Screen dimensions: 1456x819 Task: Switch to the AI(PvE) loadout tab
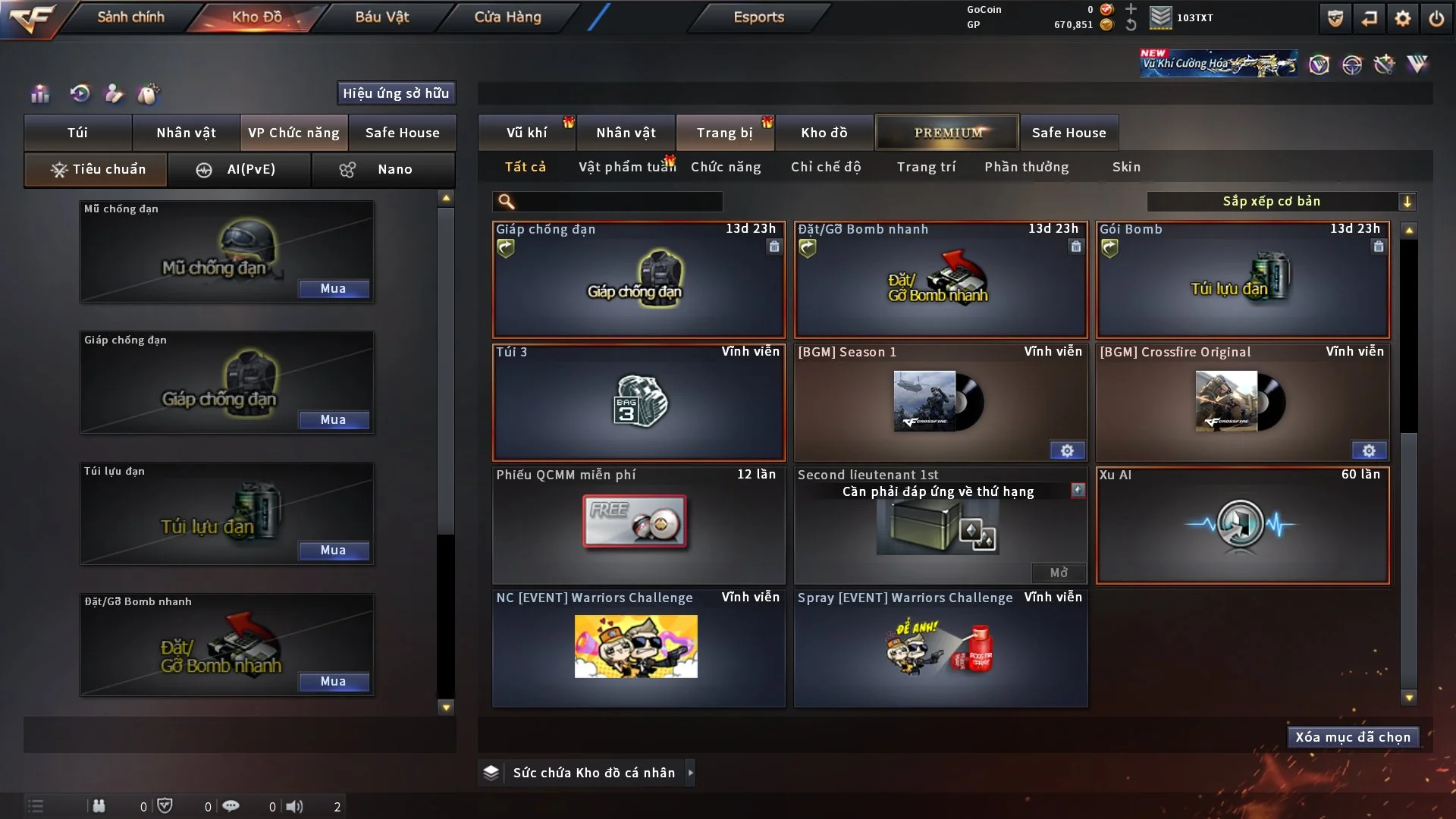point(239,169)
